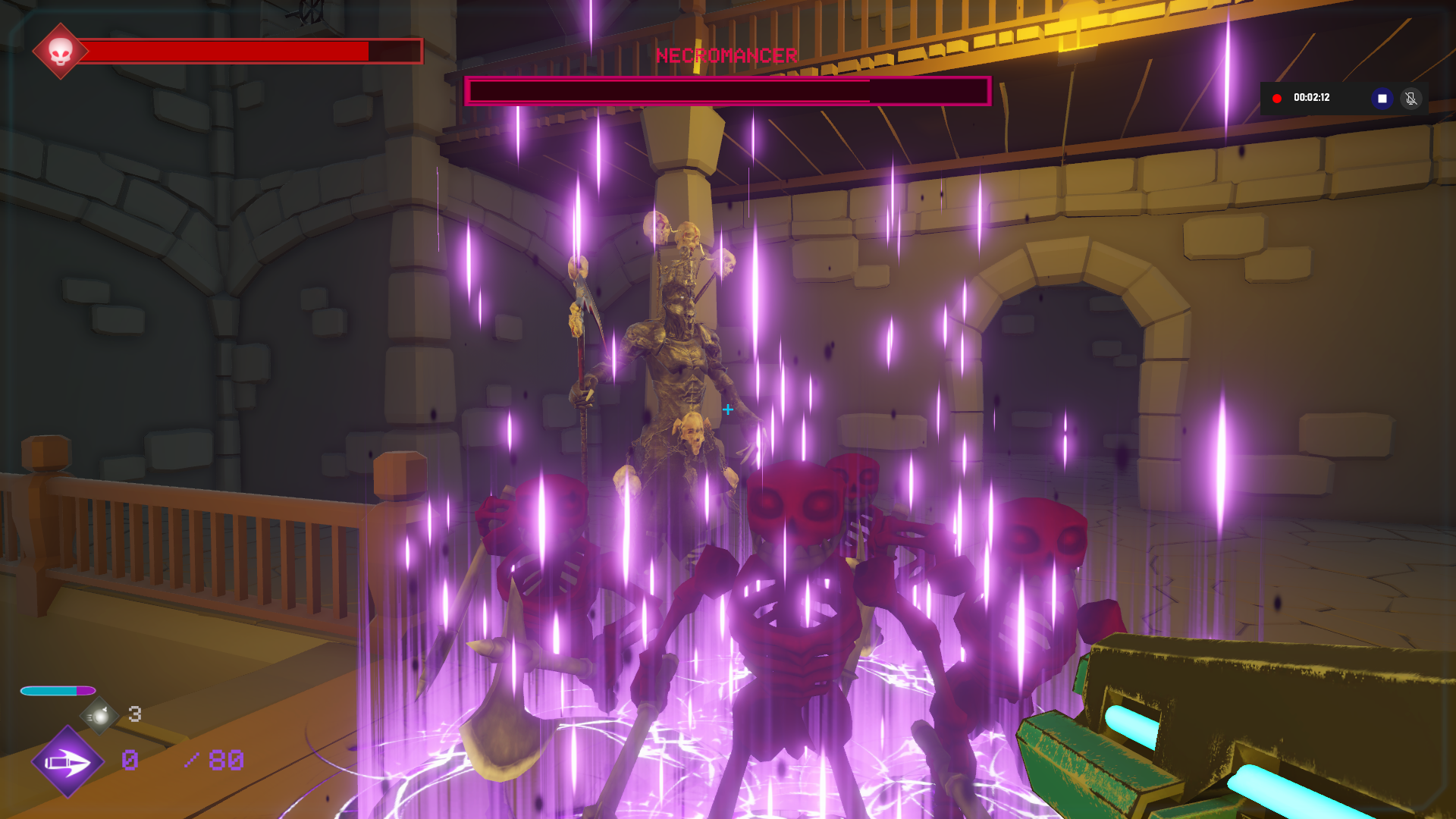
Task: Select the purple bullet weapon icon
Action: (x=67, y=761)
